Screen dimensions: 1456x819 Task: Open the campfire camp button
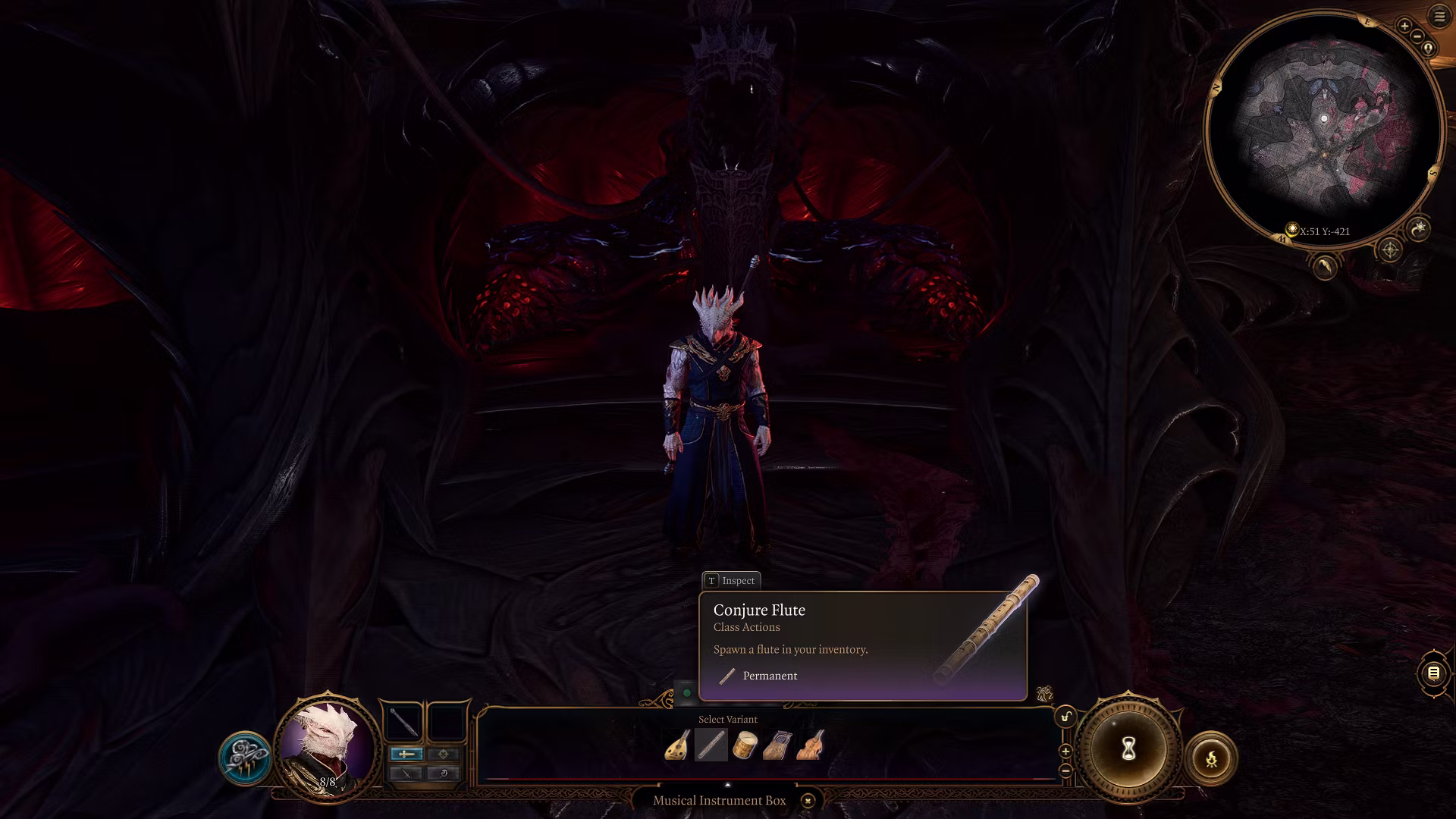pyautogui.click(x=1211, y=758)
